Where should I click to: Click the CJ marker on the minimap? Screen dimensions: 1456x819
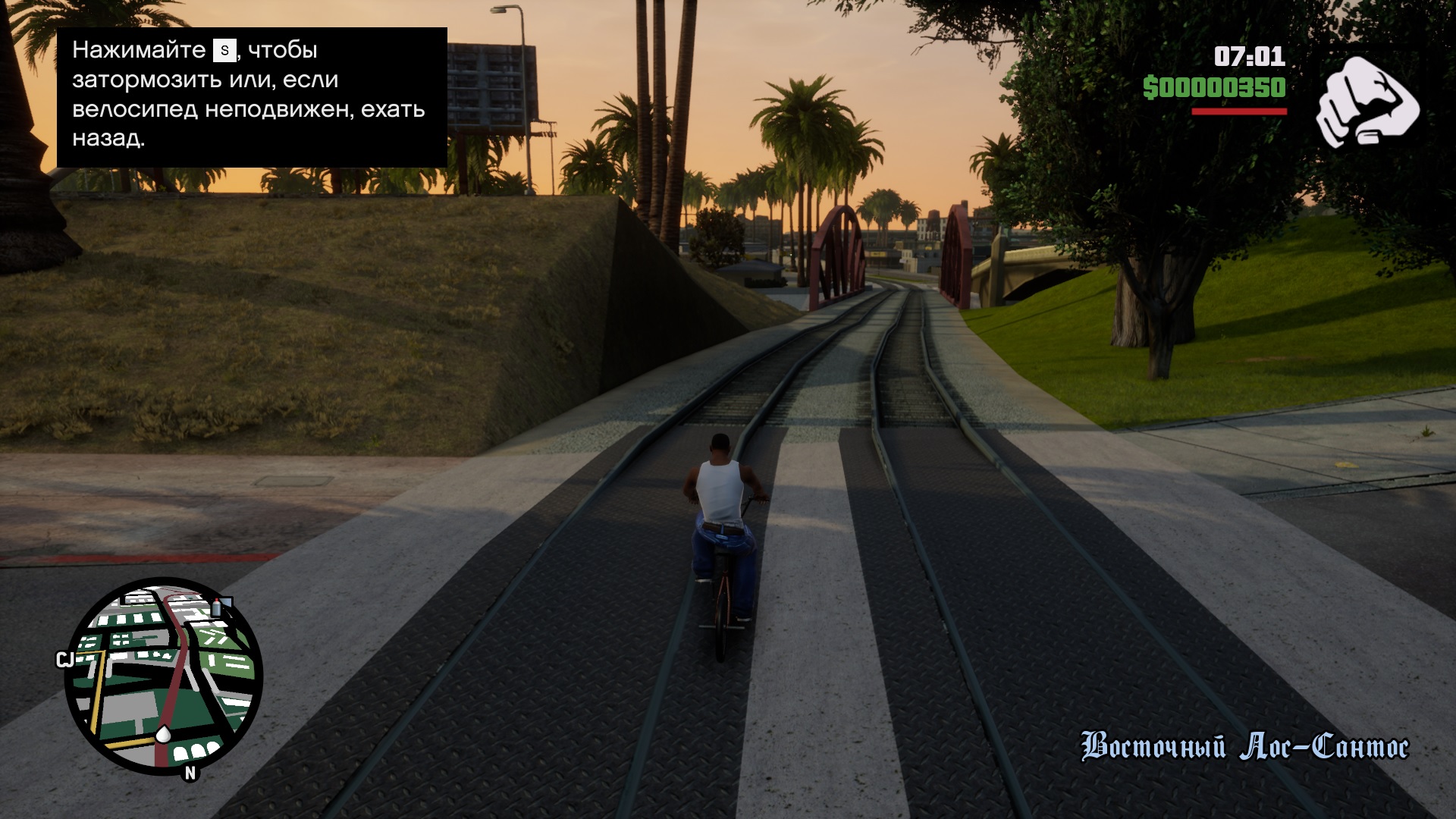(64, 660)
